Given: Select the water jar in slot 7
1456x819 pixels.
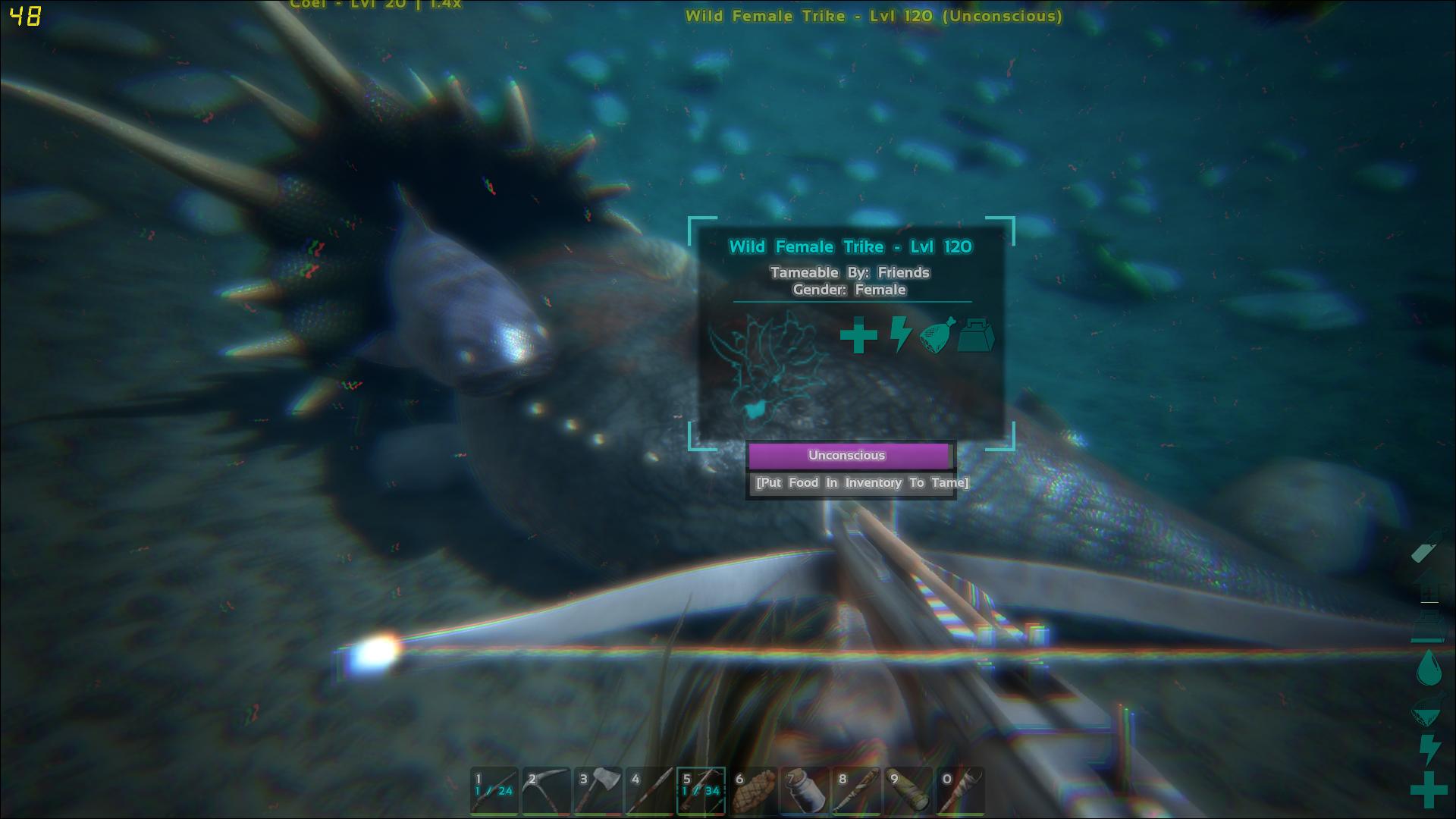Looking at the screenshot, I should (805, 791).
